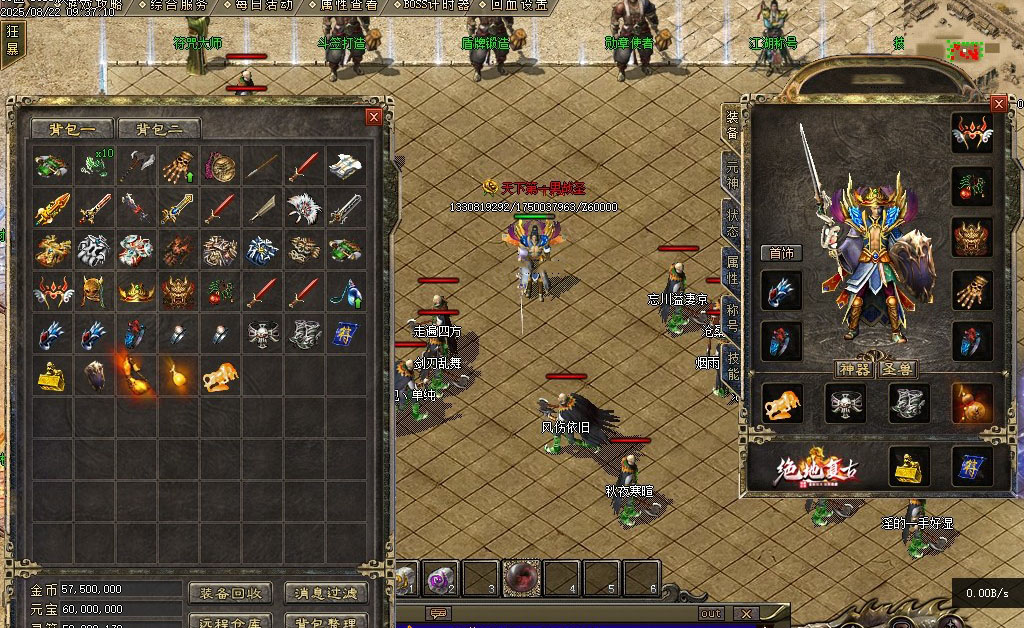Switch to the 背包二 backpack tab
The image size is (1024, 628).
159,129
